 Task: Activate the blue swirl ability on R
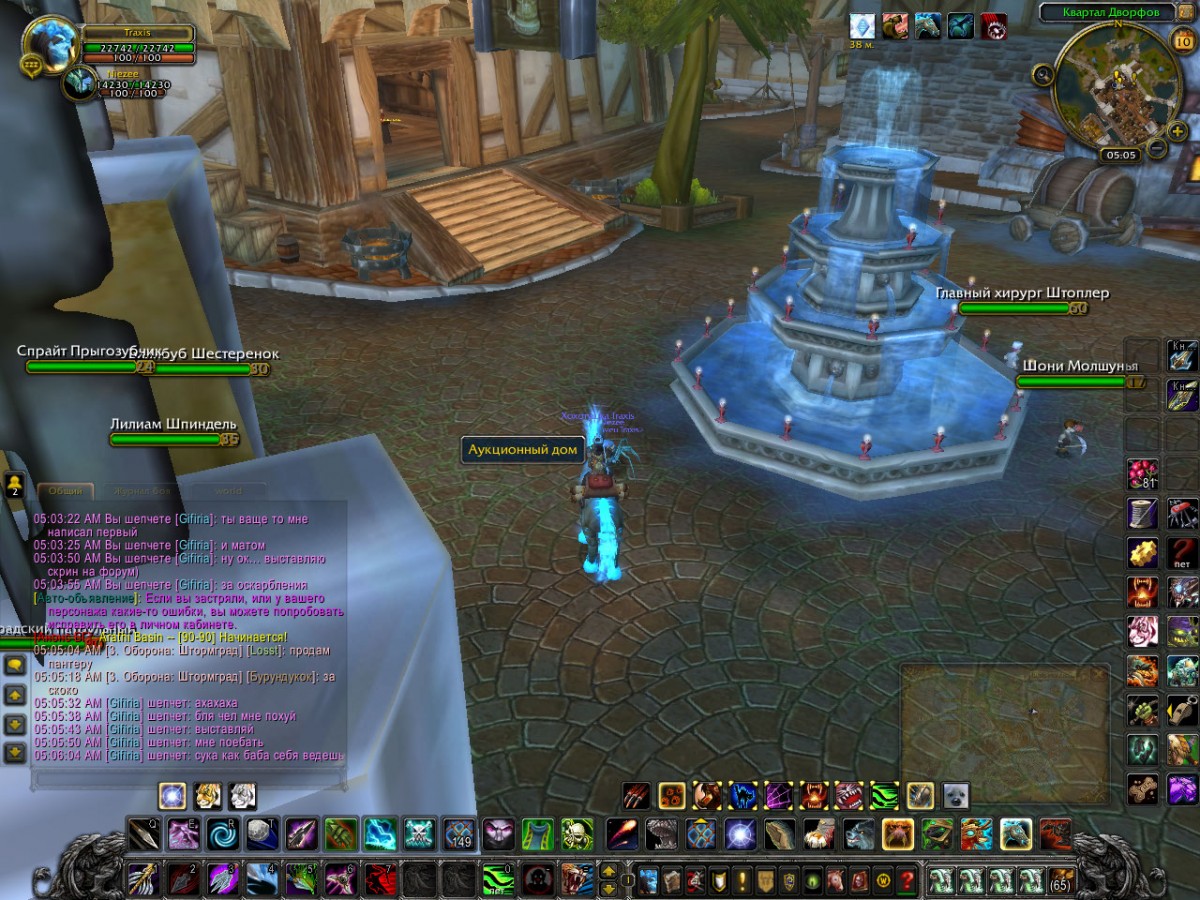coord(222,833)
